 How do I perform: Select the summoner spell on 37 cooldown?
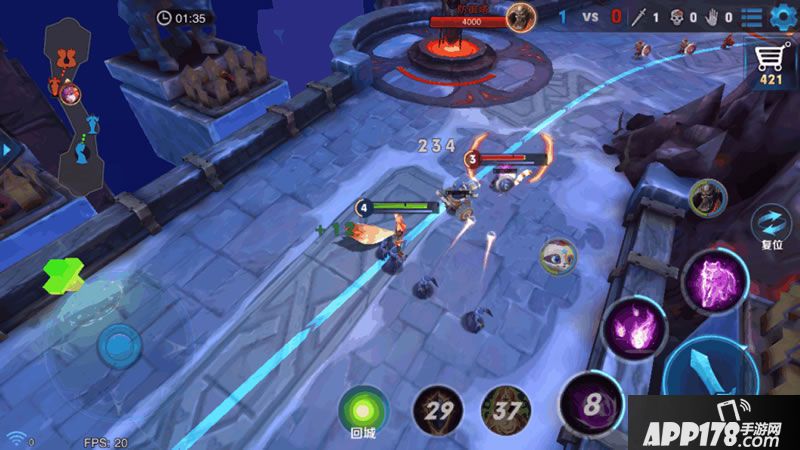506,410
